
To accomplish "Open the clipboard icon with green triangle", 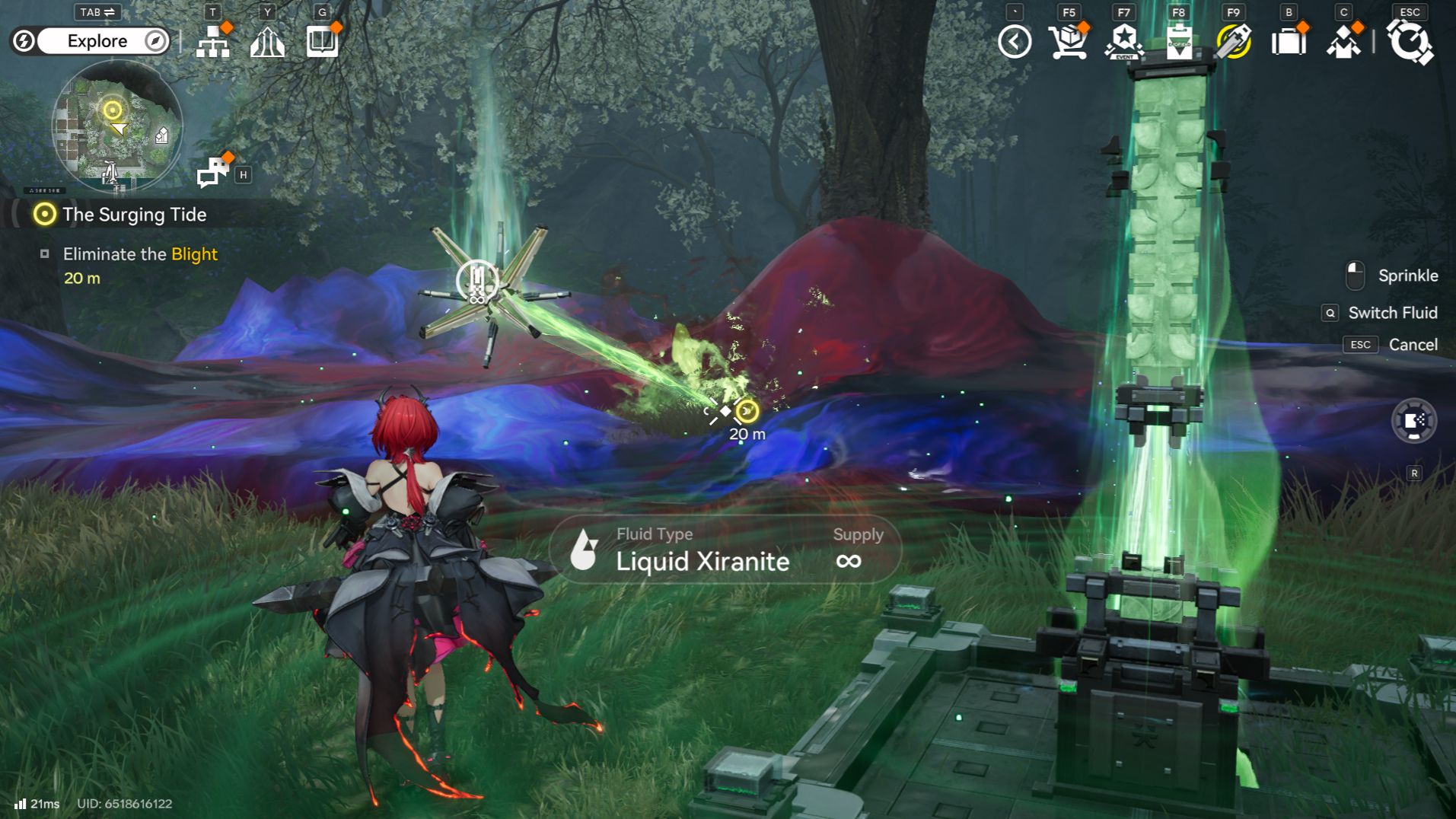I will 1179,42.
